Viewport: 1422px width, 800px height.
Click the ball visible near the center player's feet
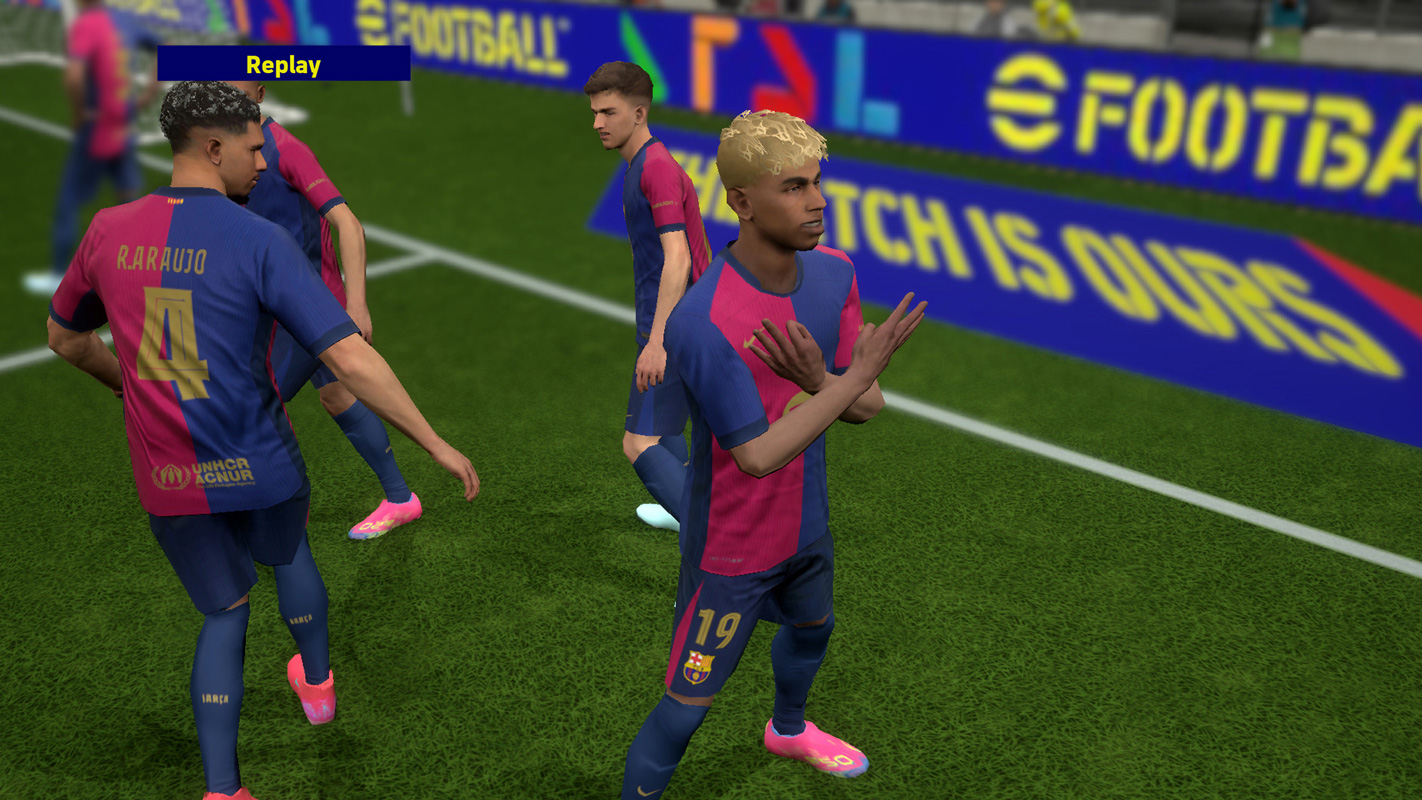655,515
